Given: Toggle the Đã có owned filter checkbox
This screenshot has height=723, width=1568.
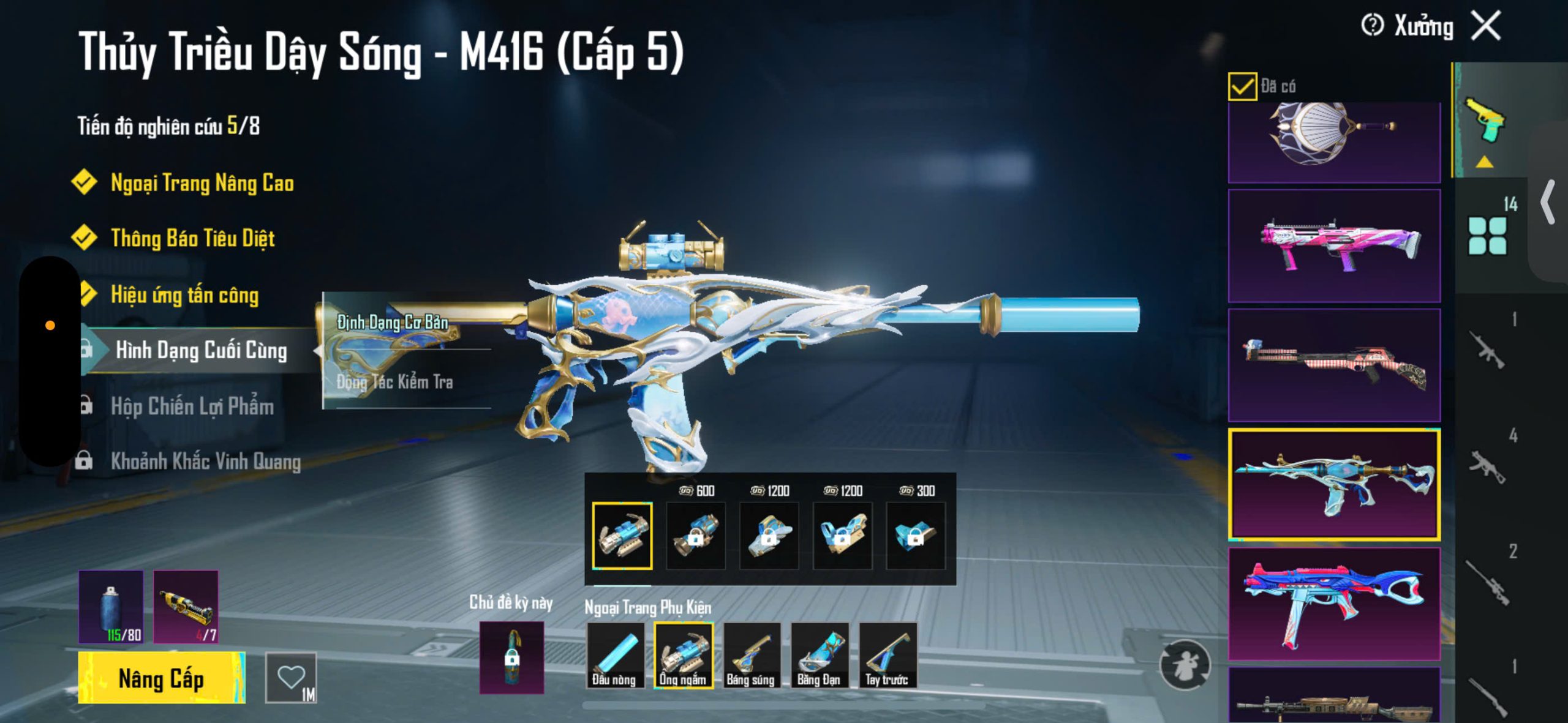Looking at the screenshot, I should coord(1242,86).
